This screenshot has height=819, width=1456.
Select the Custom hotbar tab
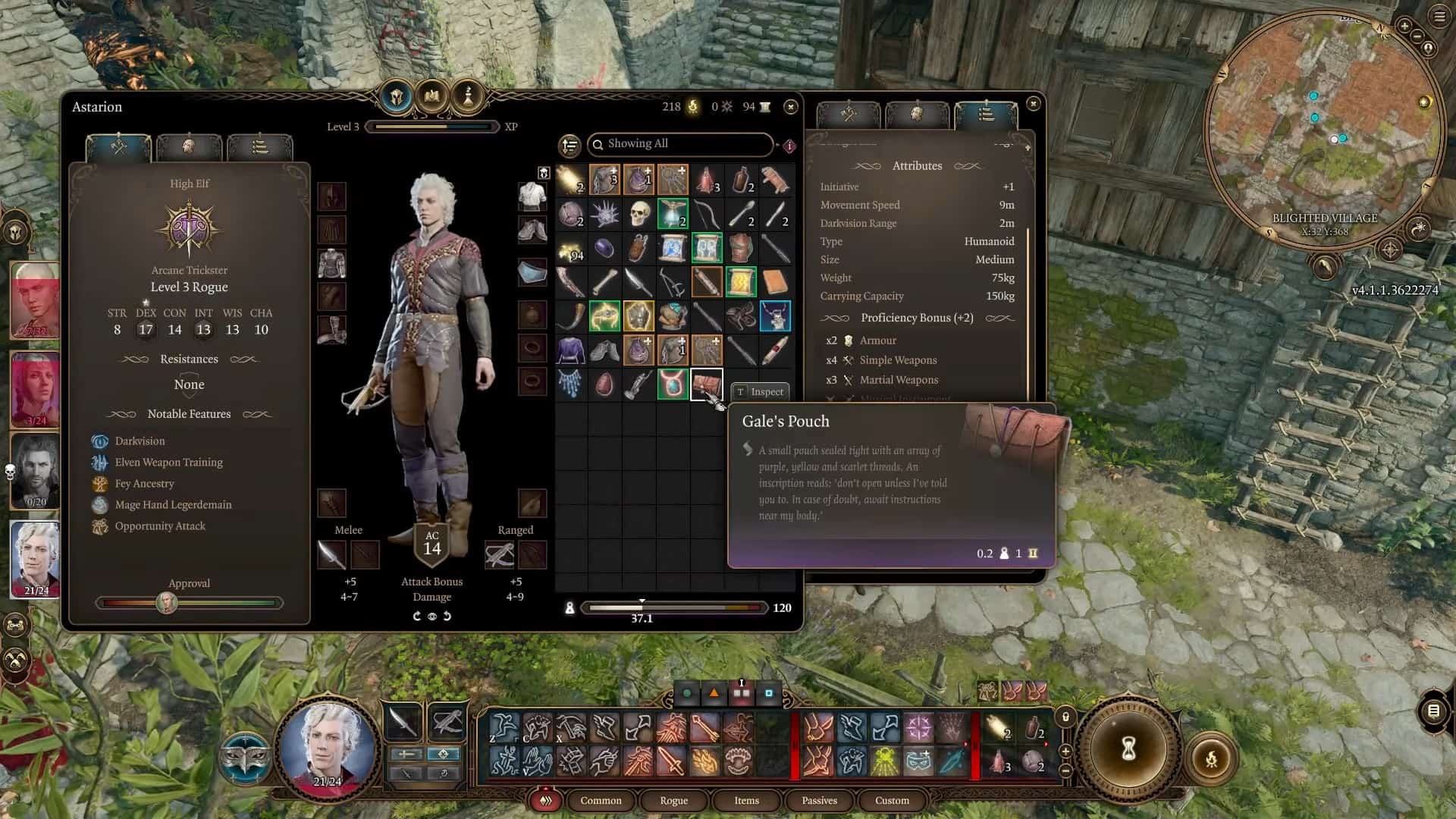tap(892, 800)
